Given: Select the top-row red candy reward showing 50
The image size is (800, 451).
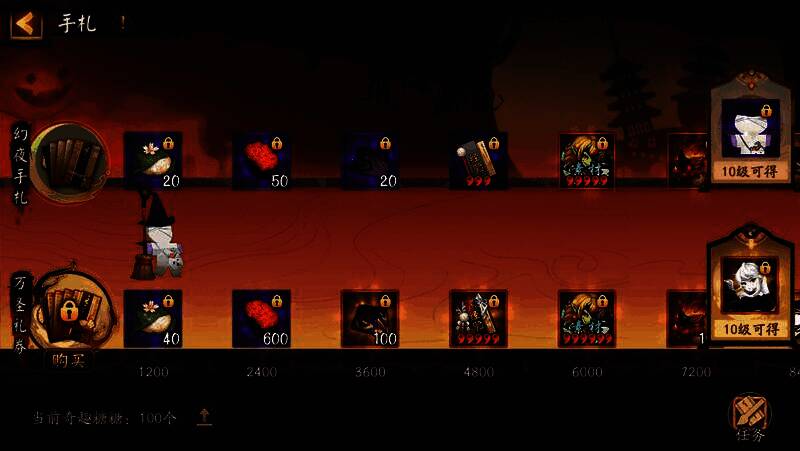Looking at the screenshot, I should point(261,161).
